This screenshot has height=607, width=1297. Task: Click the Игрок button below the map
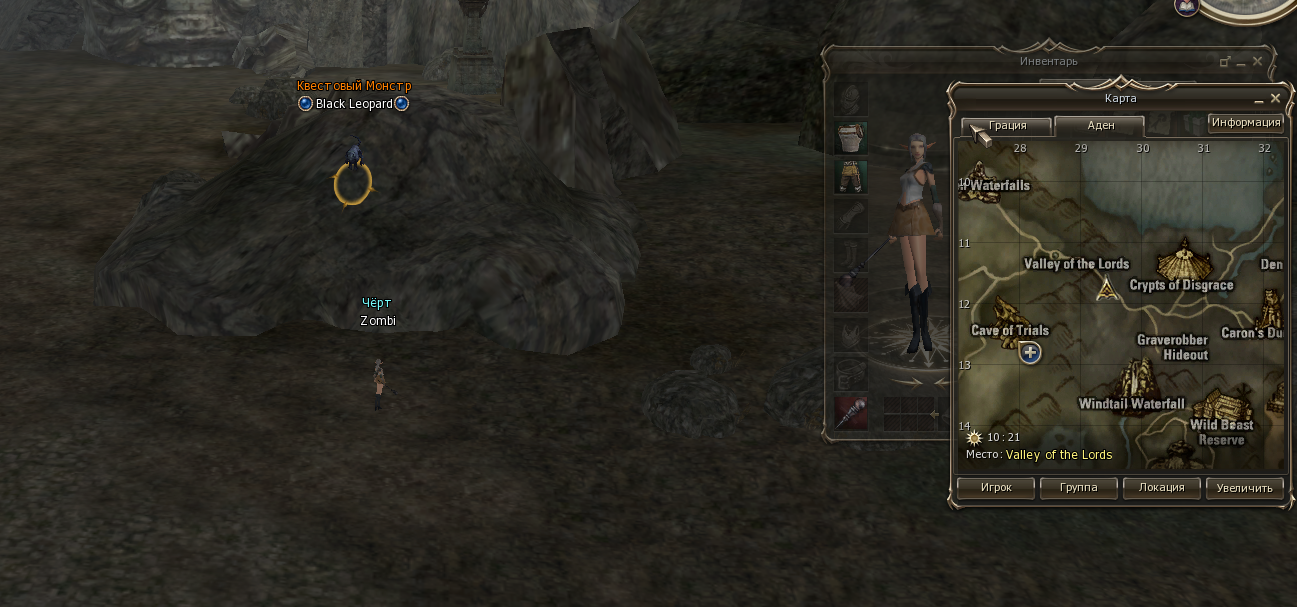(995, 488)
